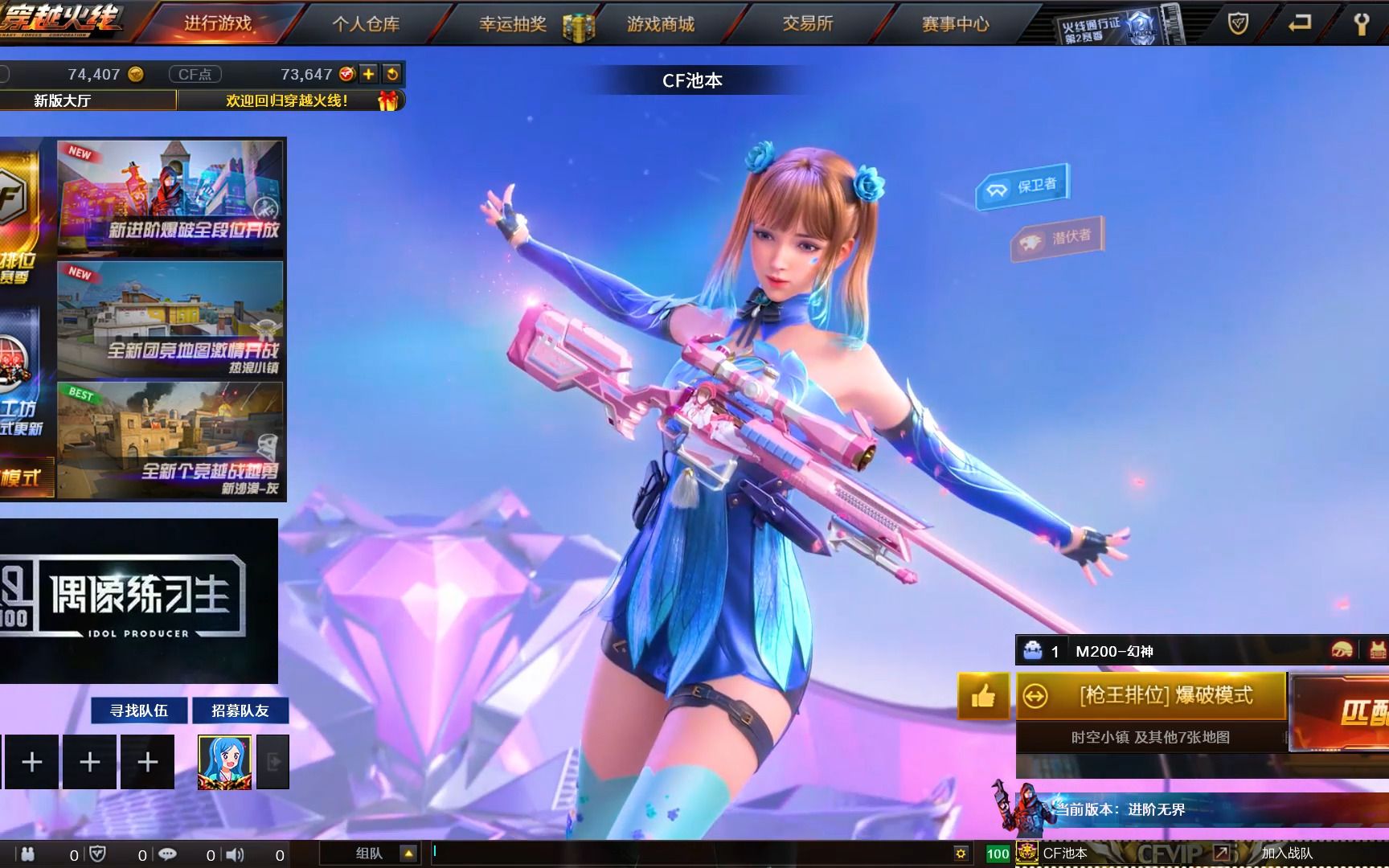Toggle the speaker mute icon in bottom bar
Image resolution: width=1389 pixels, height=868 pixels.
pyautogui.click(x=233, y=854)
